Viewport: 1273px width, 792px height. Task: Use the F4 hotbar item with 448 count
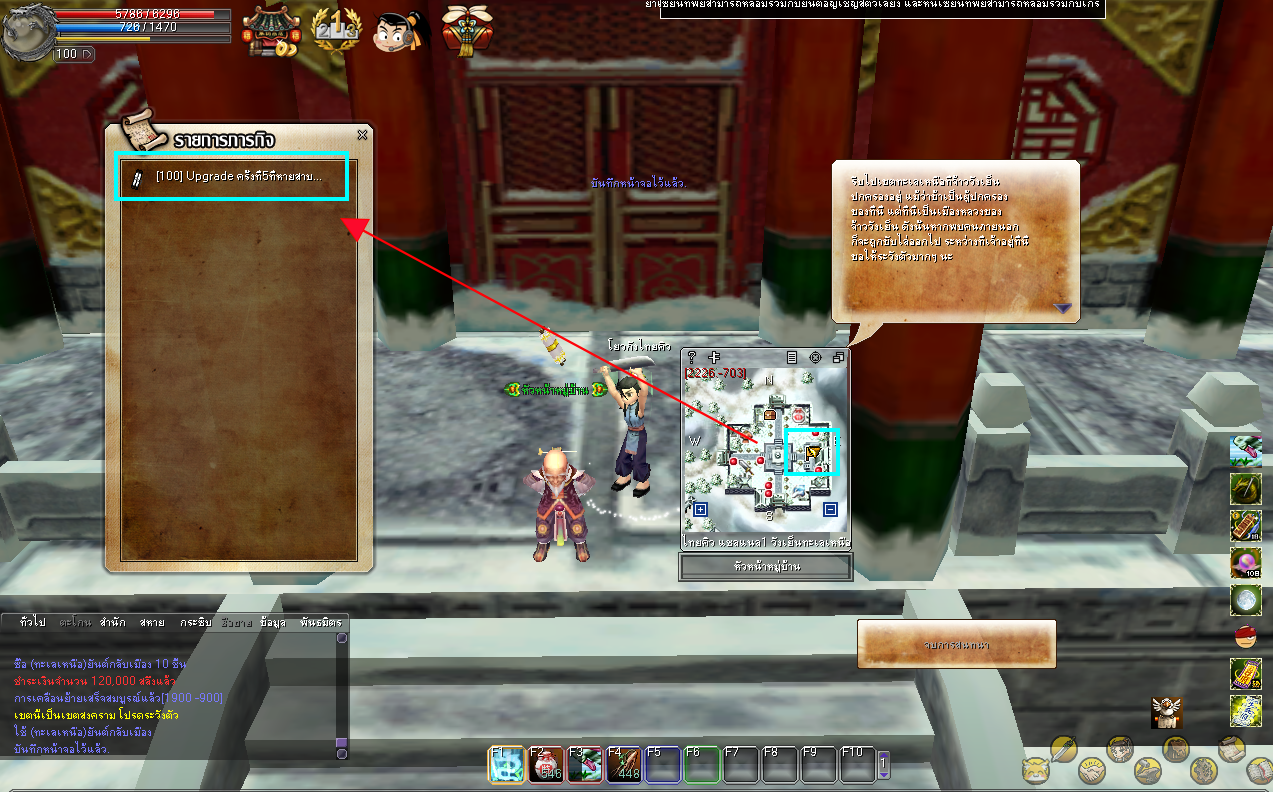pos(622,765)
